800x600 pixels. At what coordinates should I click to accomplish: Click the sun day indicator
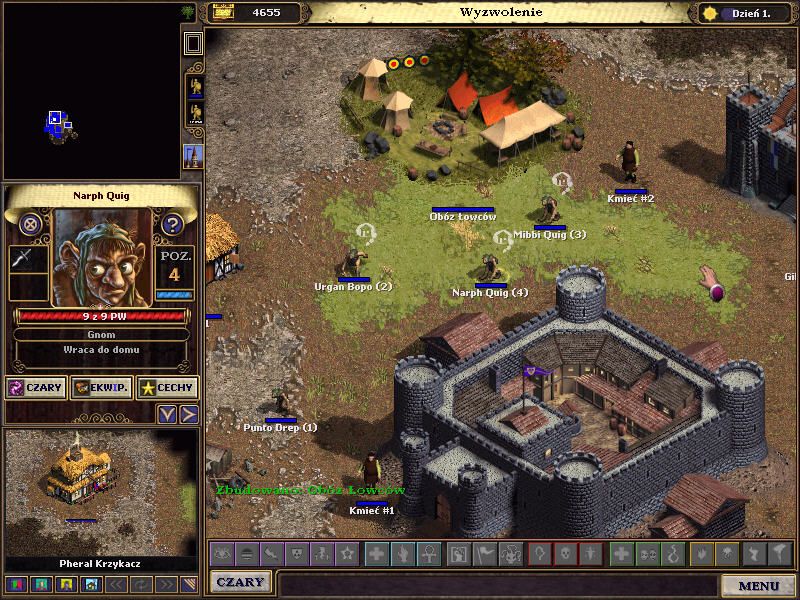coord(711,13)
